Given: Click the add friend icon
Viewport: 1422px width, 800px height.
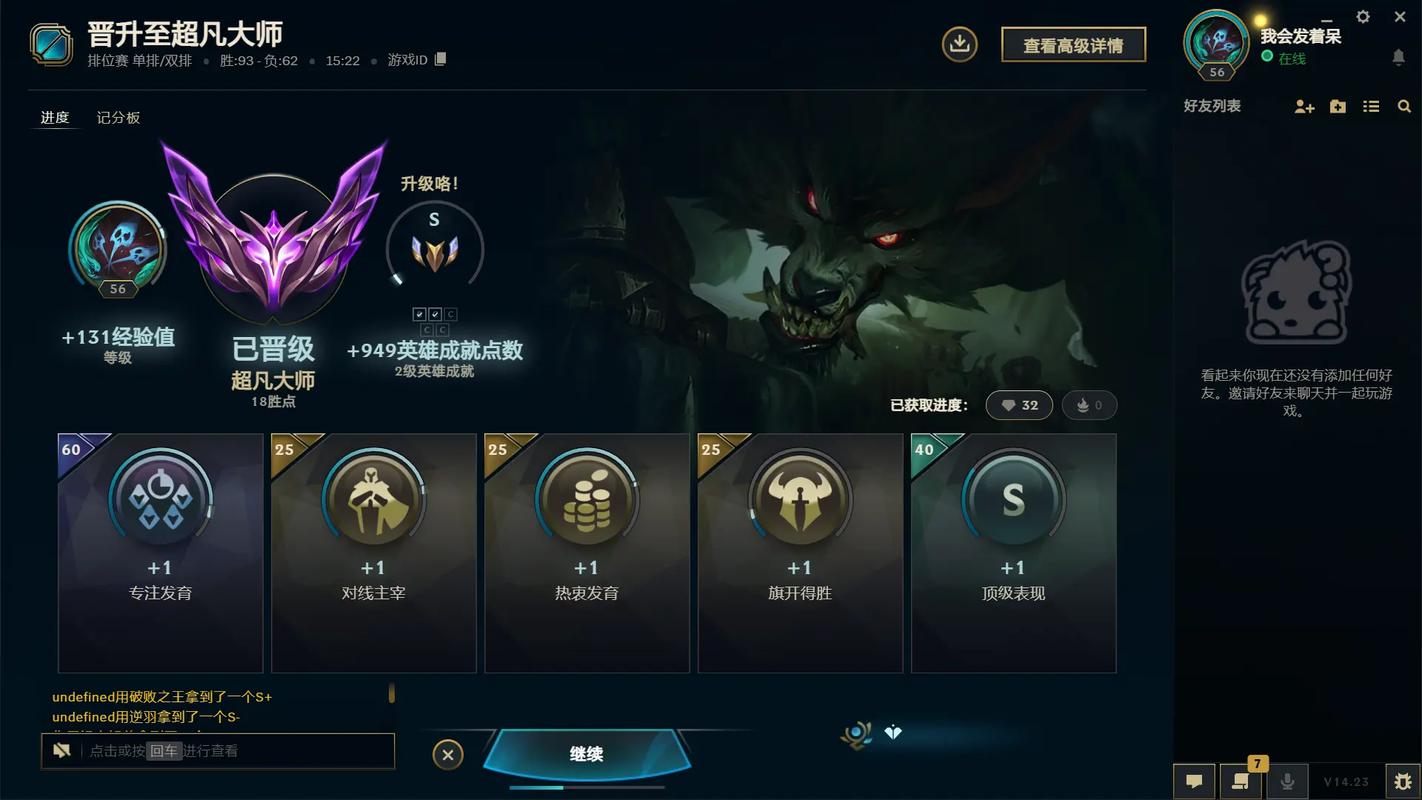Looking at the screenshot, I should (x=1305, y=105).
